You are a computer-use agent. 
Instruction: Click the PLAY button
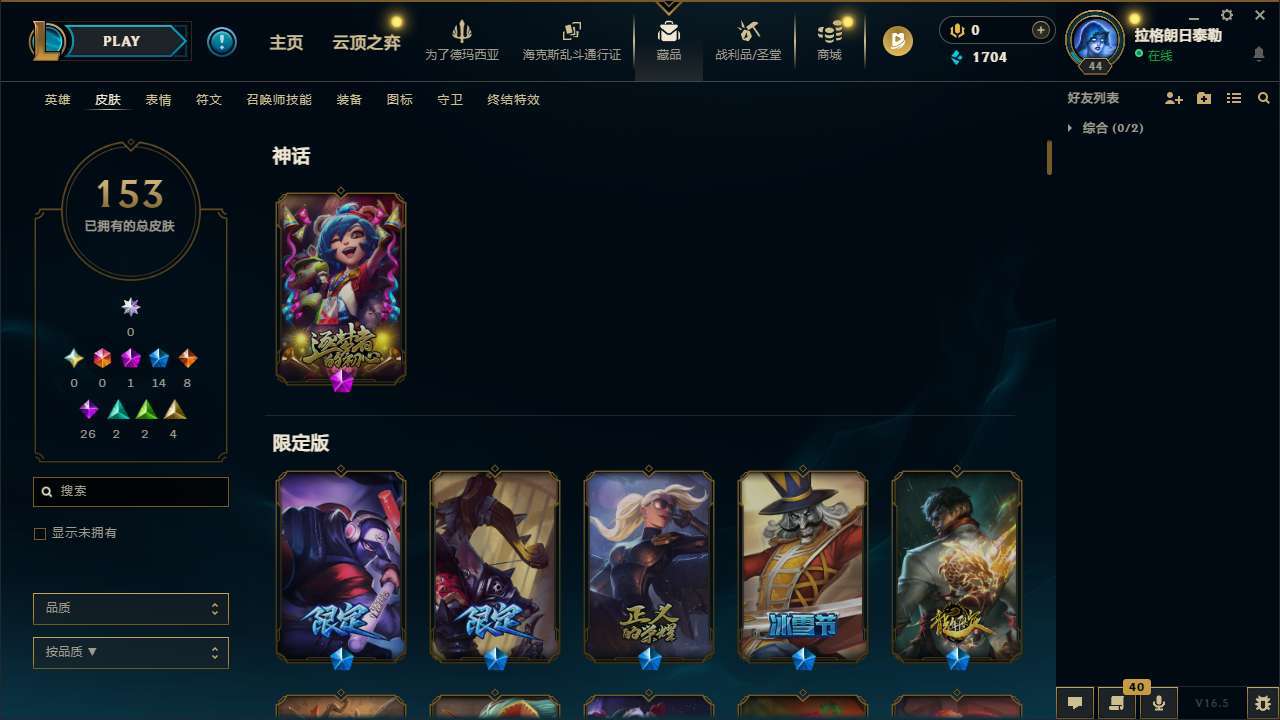tap(121, 41)
